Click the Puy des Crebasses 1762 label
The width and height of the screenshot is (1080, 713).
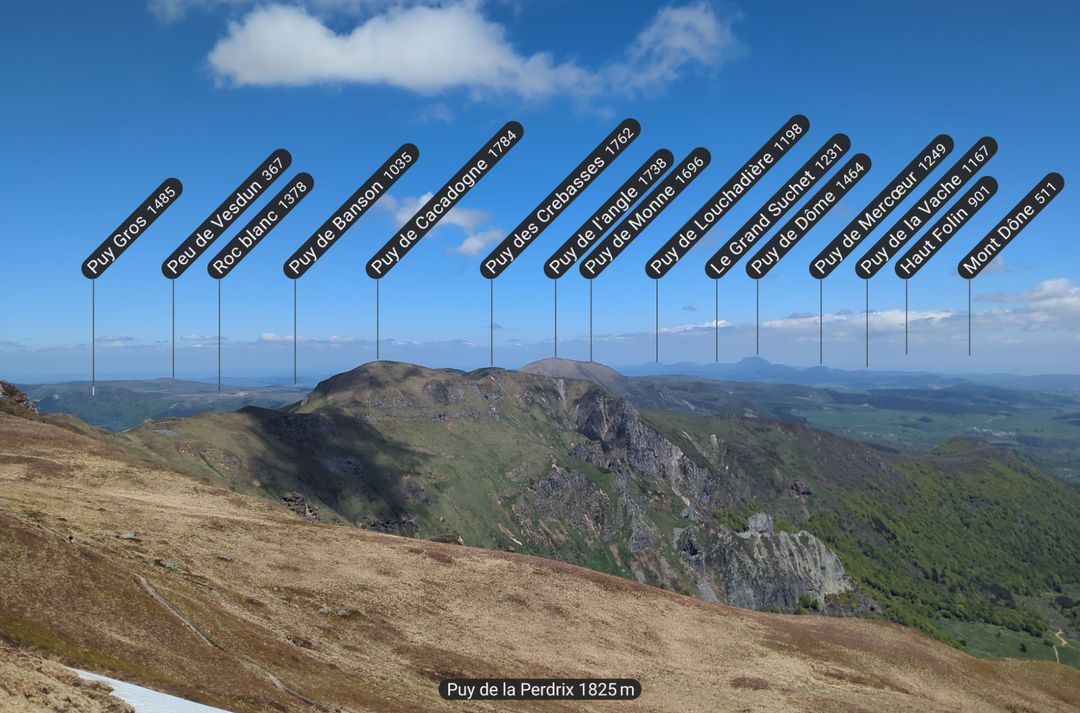coord(560,198)
